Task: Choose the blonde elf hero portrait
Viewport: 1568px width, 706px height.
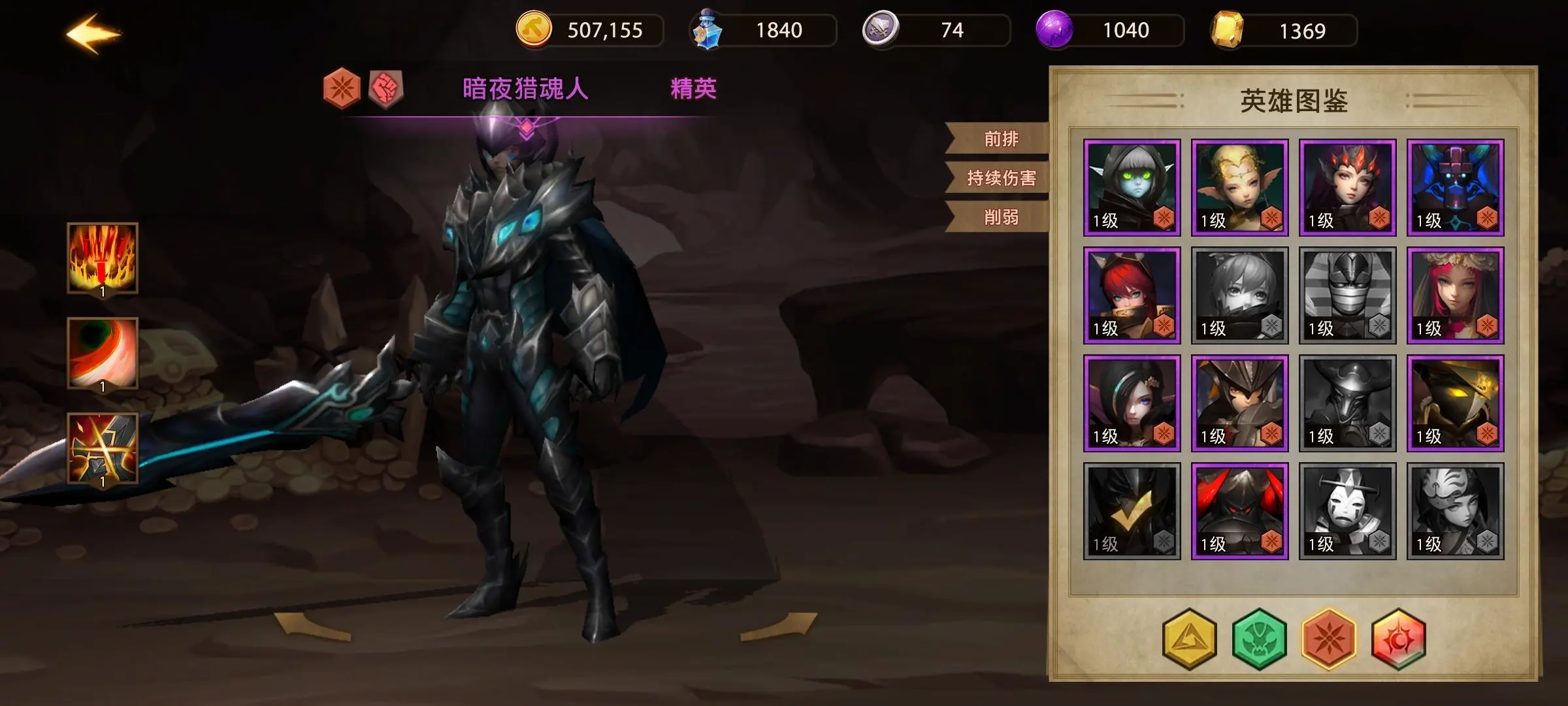Action: tap(1239, 188)
